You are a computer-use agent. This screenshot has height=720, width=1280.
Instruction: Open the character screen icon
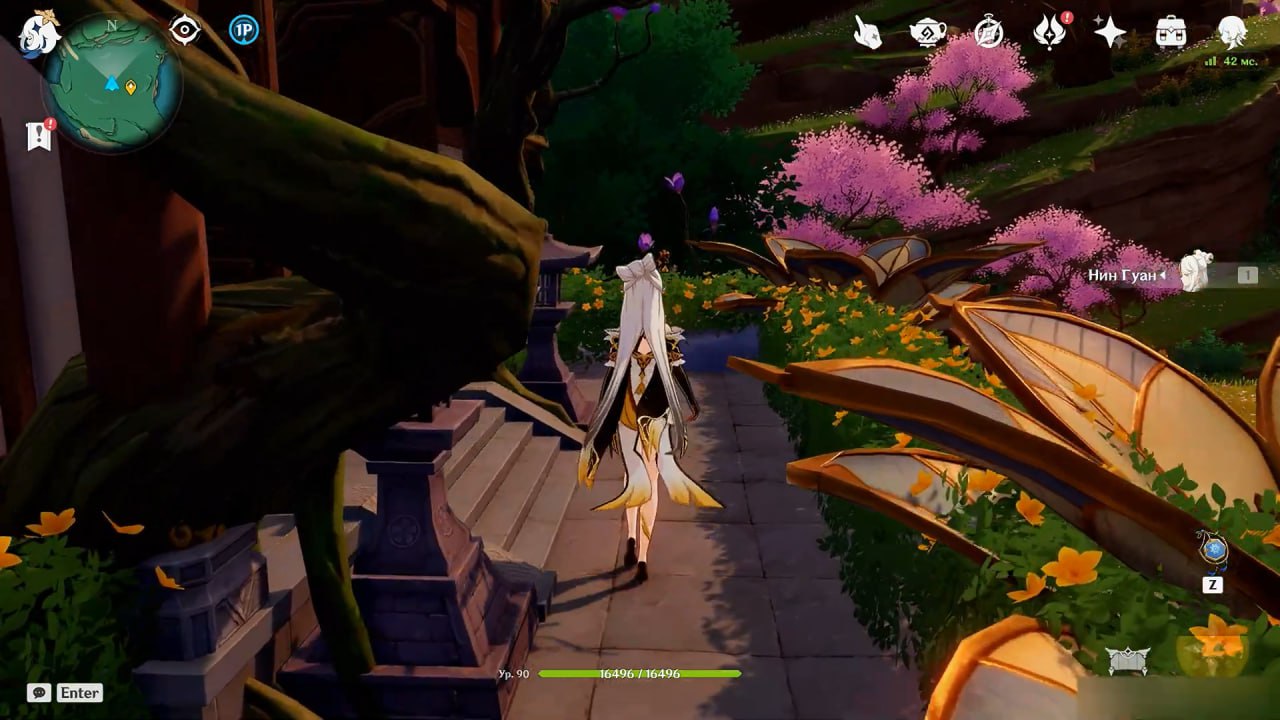[1232, 33]
